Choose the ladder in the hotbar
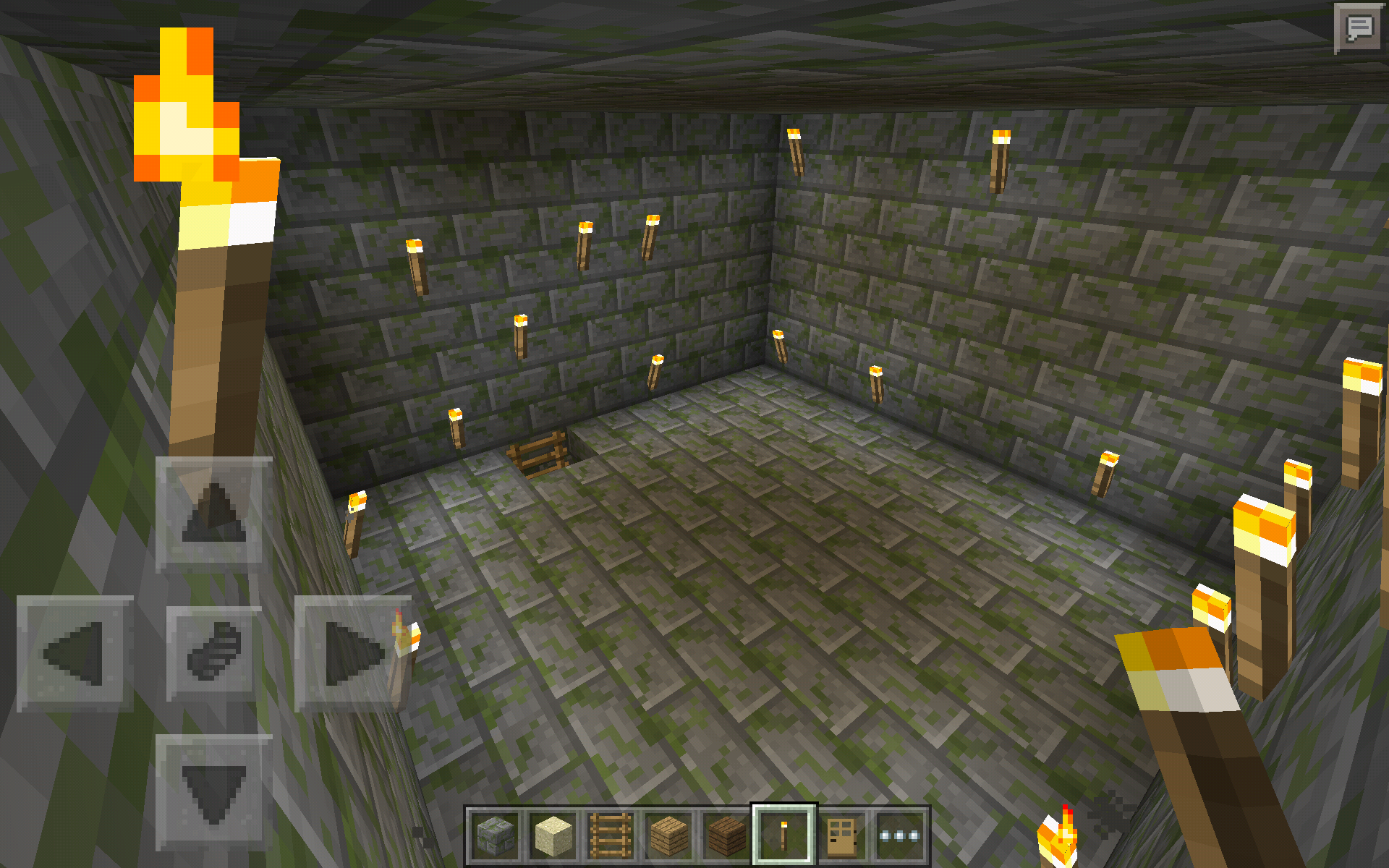This screenshot has width=1389, height=868. (x=611, y=835)
